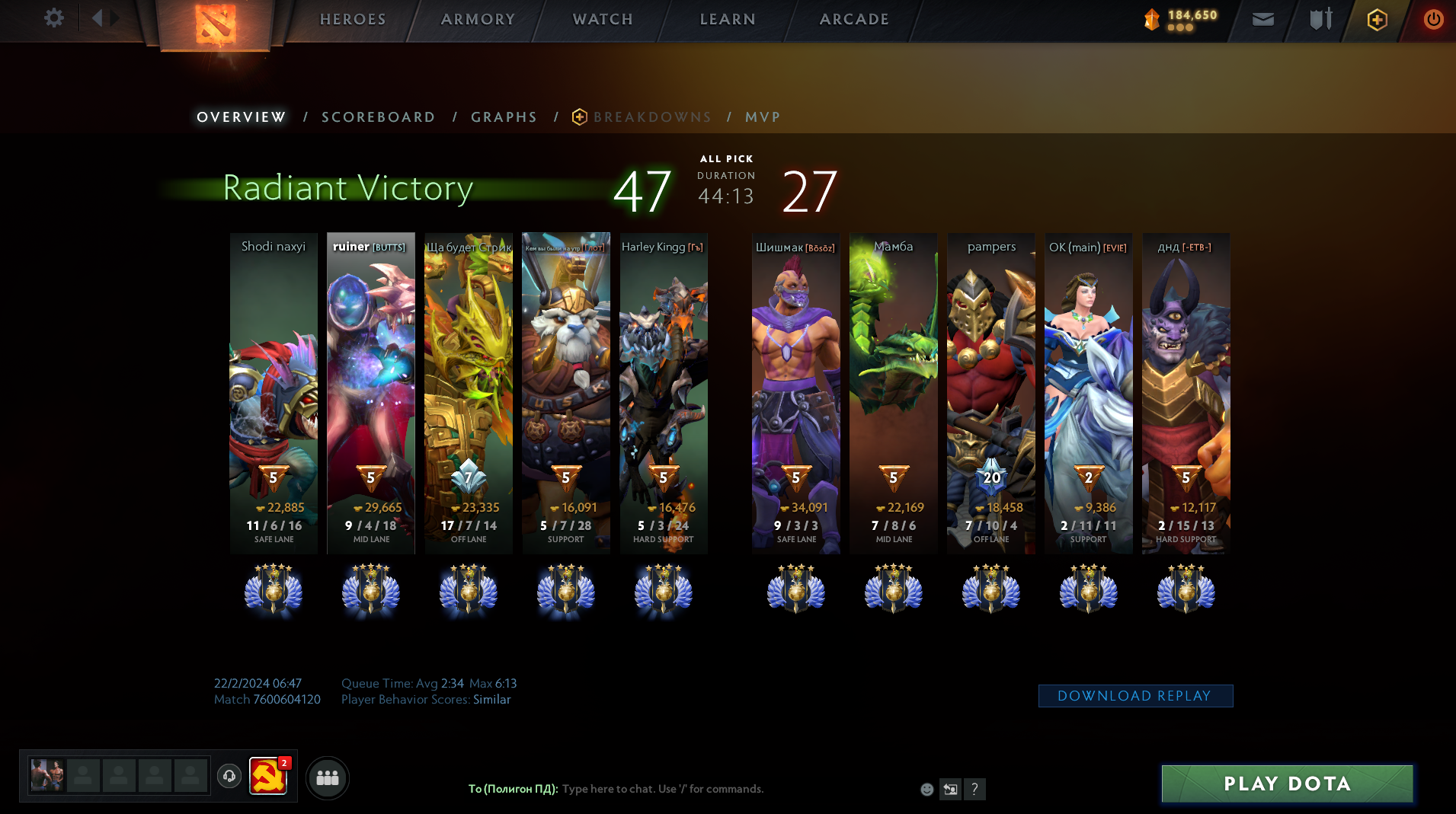The width and height of the screenshot is (1456, 814).
Task: Quit the game with the power button
Action: (1433, 19)
